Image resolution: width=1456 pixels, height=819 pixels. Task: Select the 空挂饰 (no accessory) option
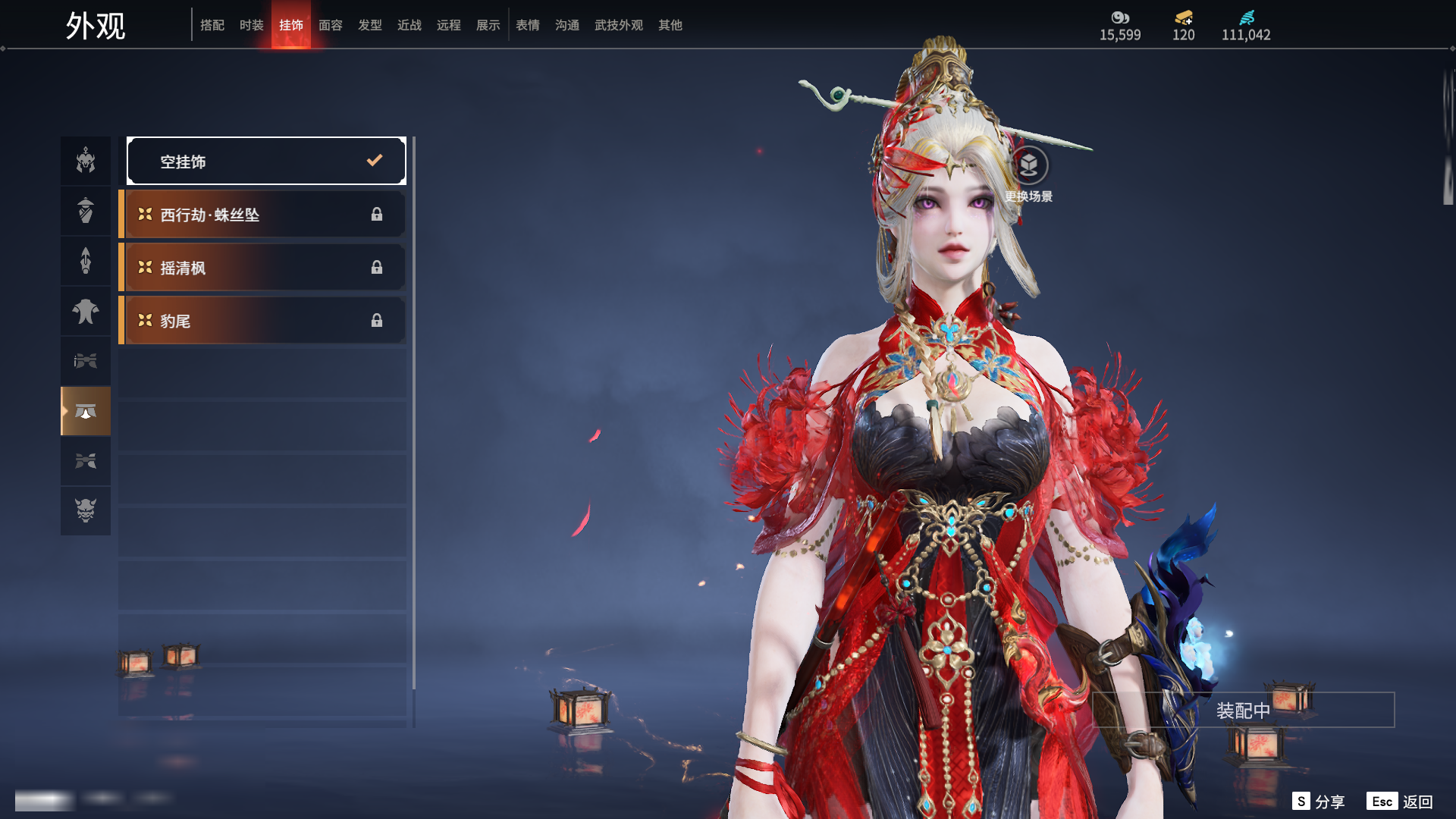click(265, 161)
